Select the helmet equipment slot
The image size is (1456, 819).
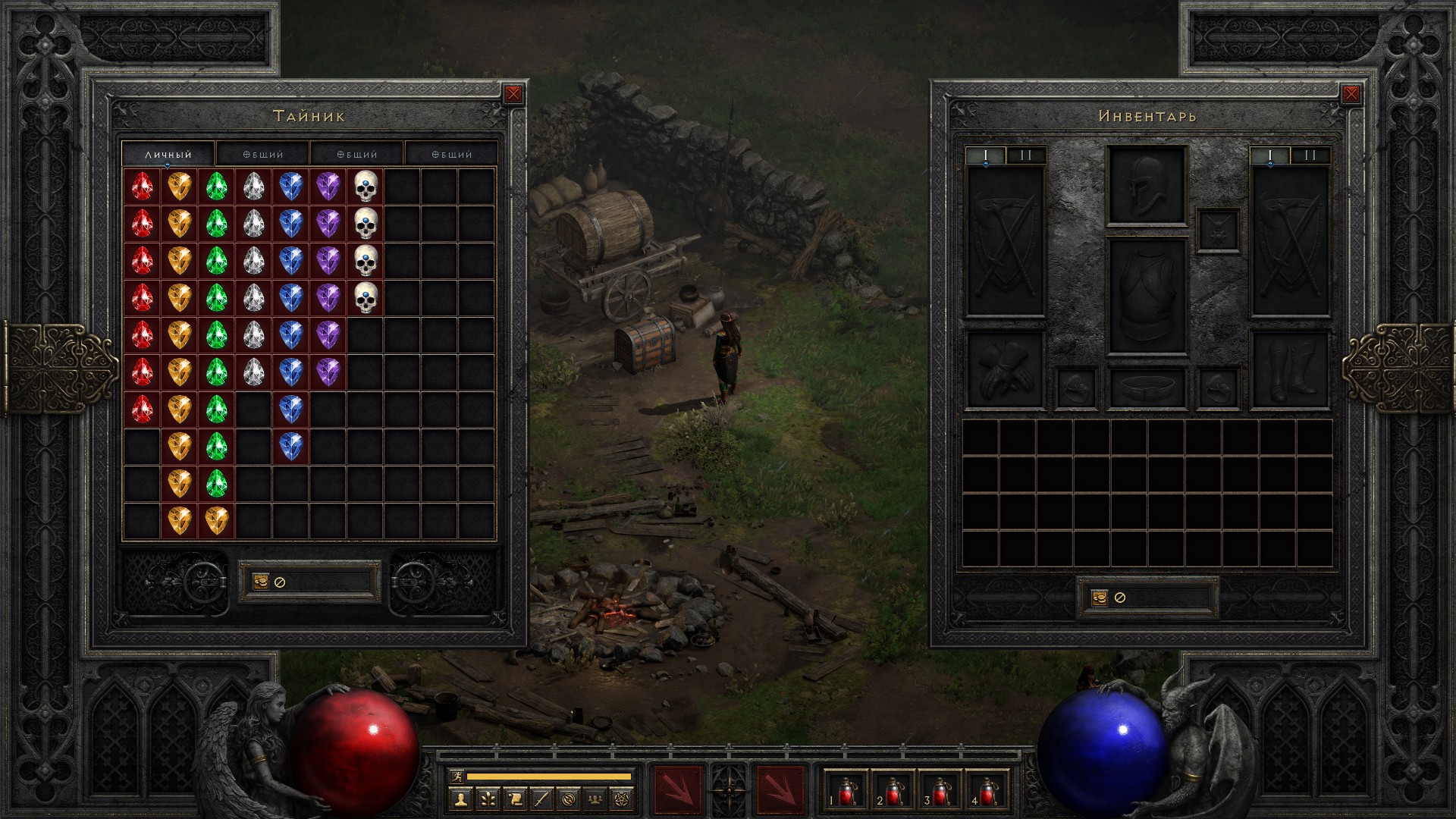pyautogui.click(x=1146, y=186)
